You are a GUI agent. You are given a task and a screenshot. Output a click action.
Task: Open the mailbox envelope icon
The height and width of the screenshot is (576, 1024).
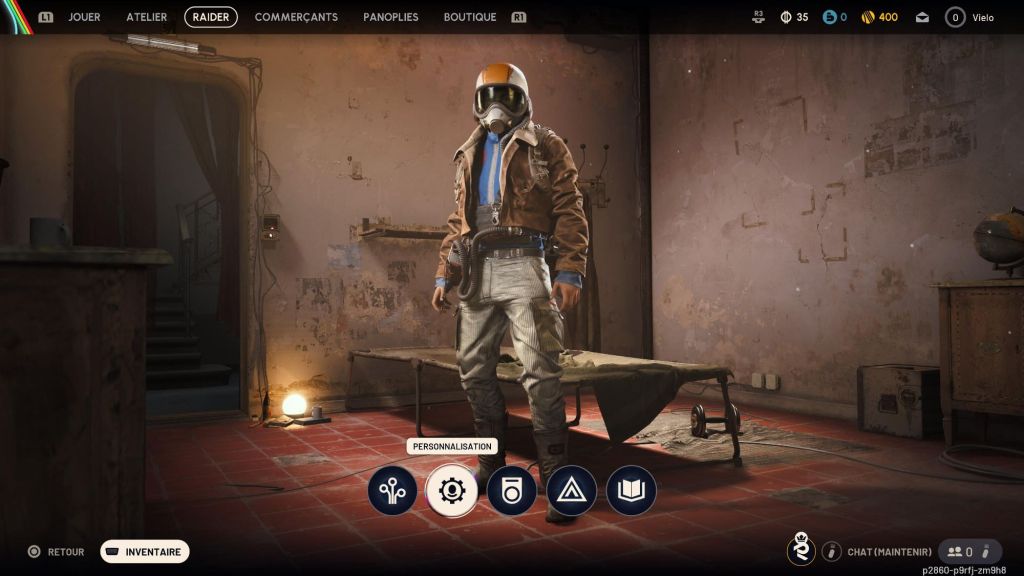(x=922, y=17)
